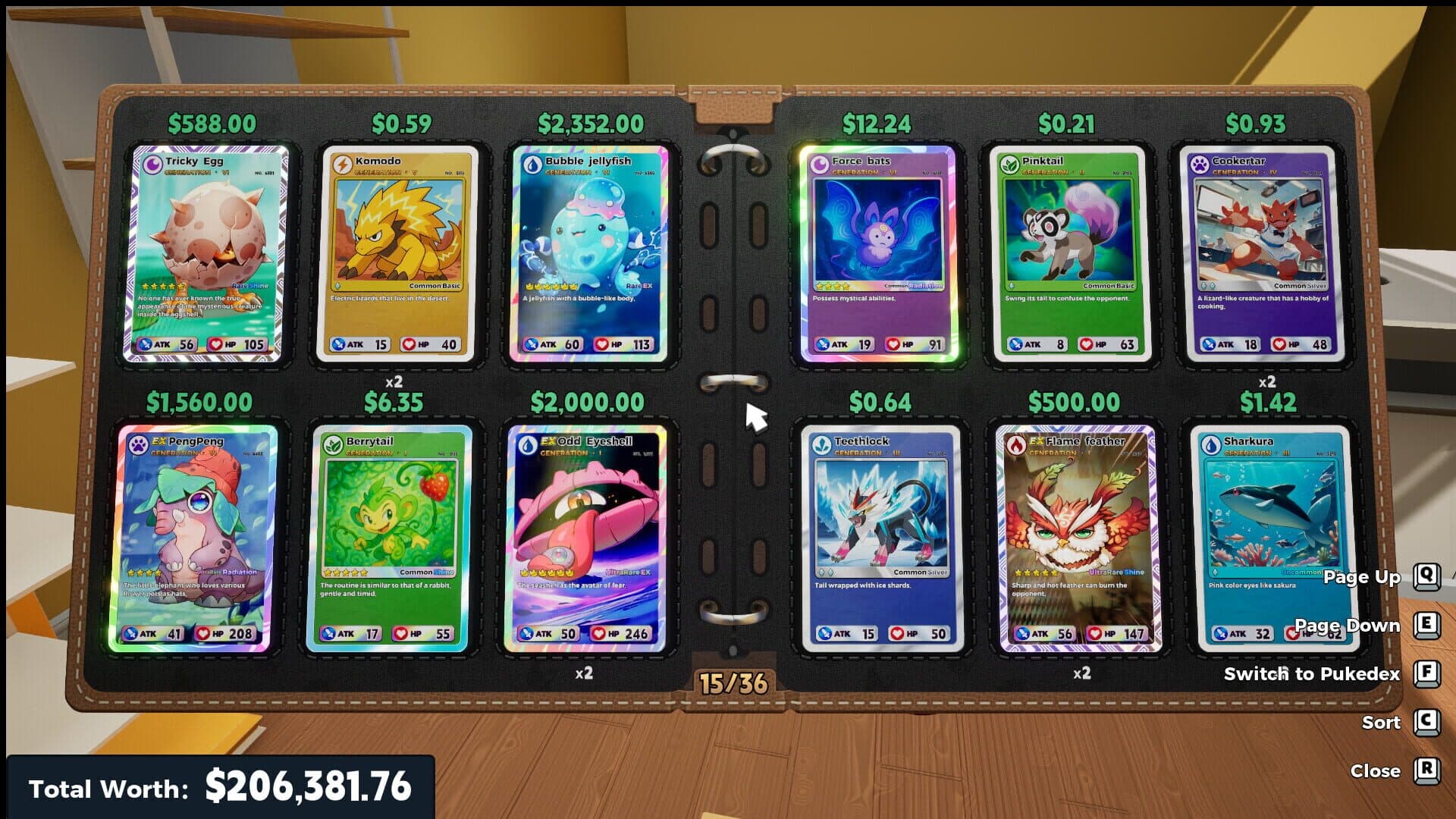
Task: Click the element icon on Teethlock card header
Action: click(x=823, y=444)
